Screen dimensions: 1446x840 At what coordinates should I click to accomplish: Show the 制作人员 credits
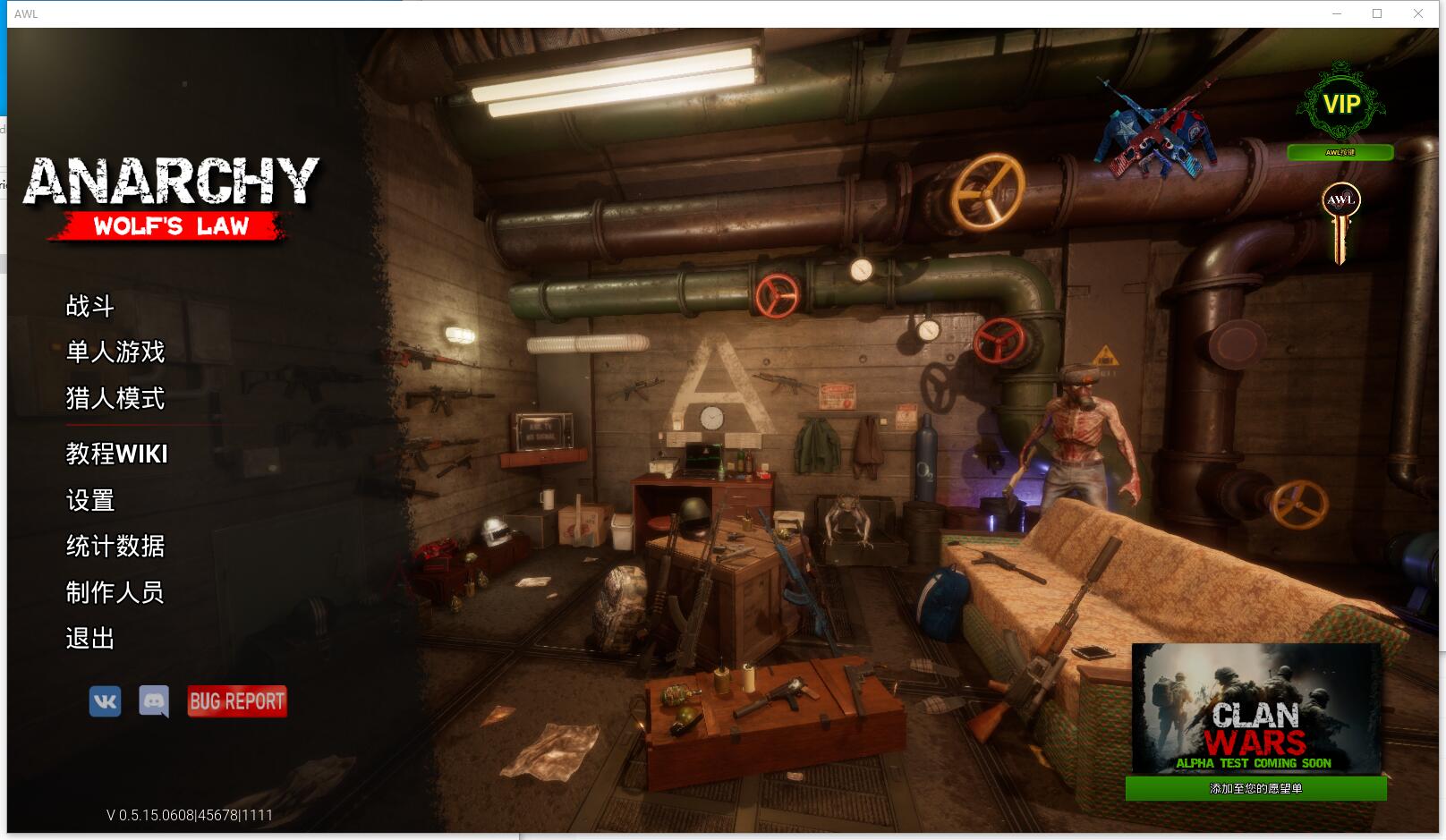point(115,592)
